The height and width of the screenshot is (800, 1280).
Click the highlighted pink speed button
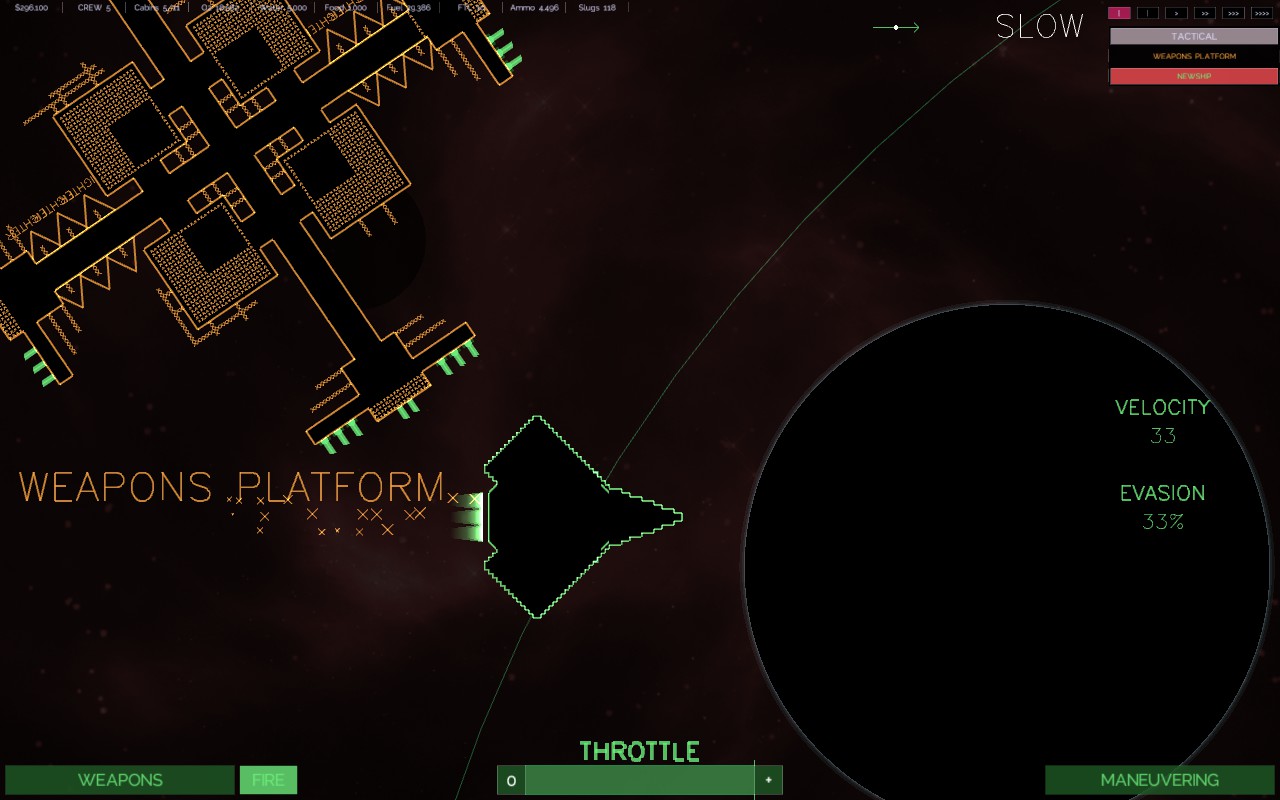[x=1119, y=13]
